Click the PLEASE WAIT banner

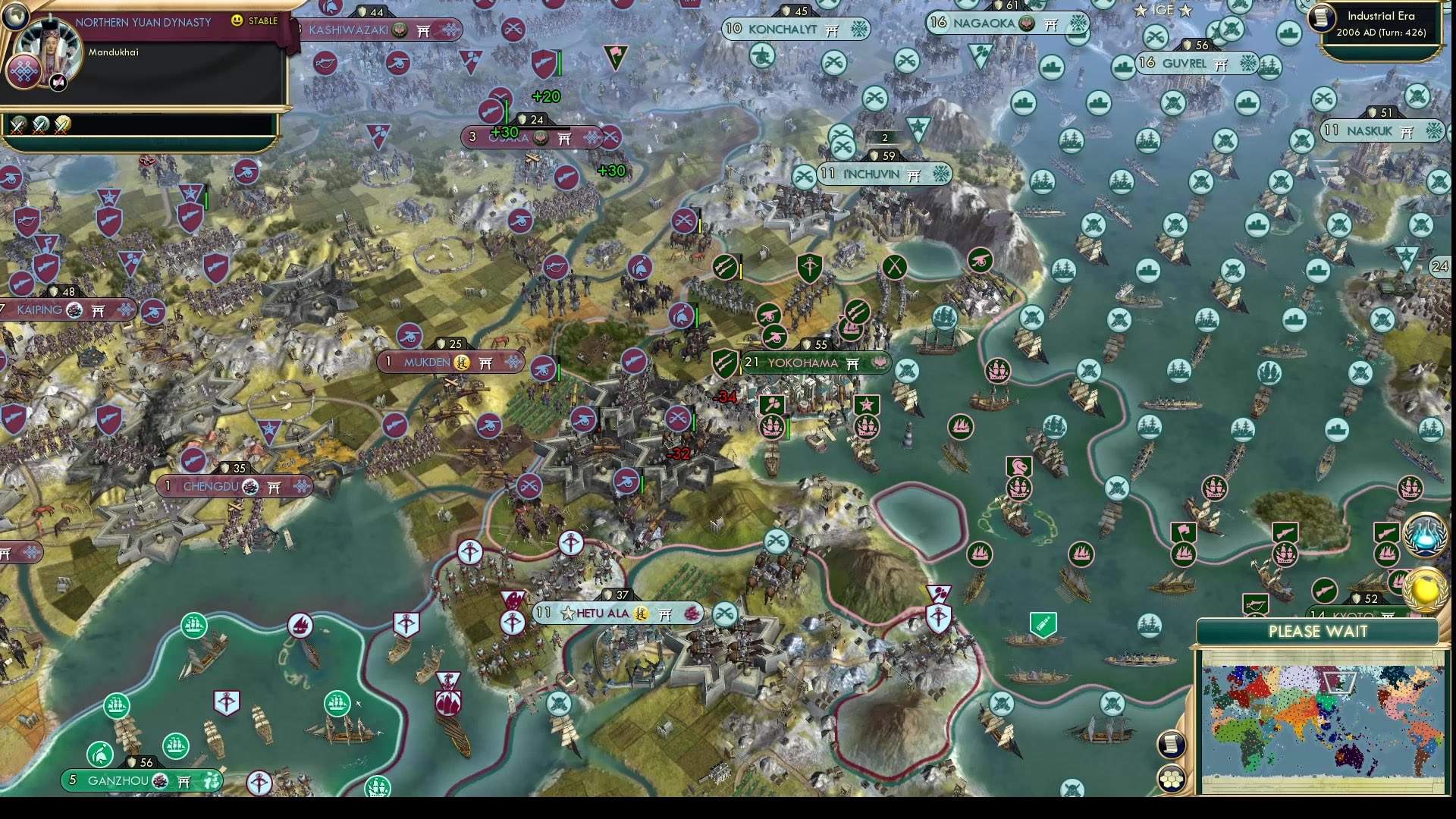click(1318, 630)
